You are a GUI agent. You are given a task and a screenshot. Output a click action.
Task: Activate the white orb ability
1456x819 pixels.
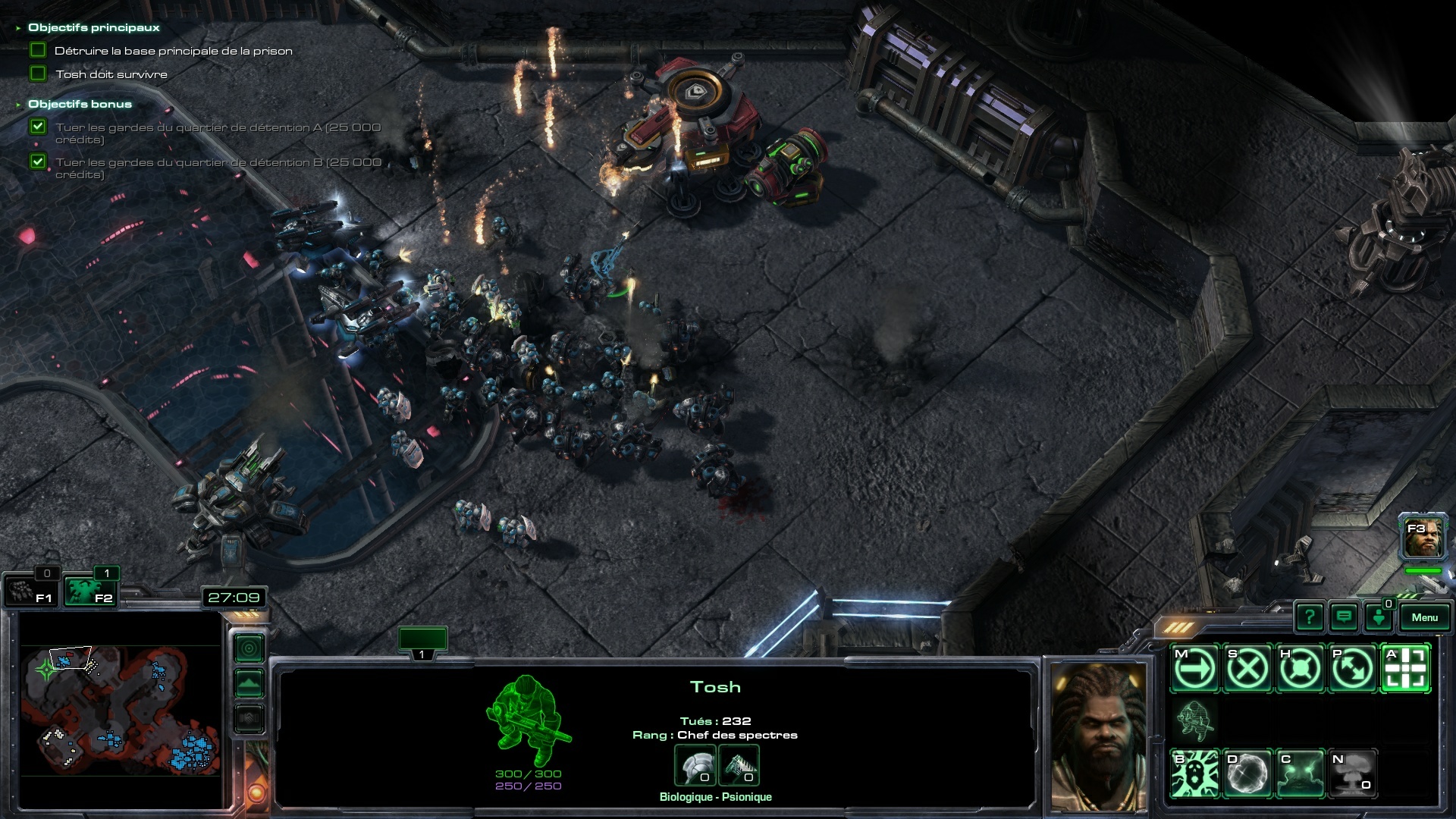(x=1247, y=773)
